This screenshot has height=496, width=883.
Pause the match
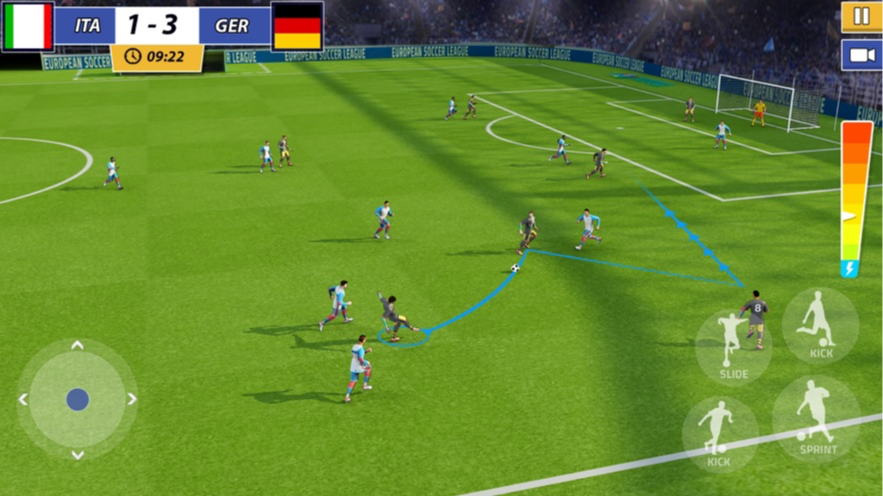[860, 17]
